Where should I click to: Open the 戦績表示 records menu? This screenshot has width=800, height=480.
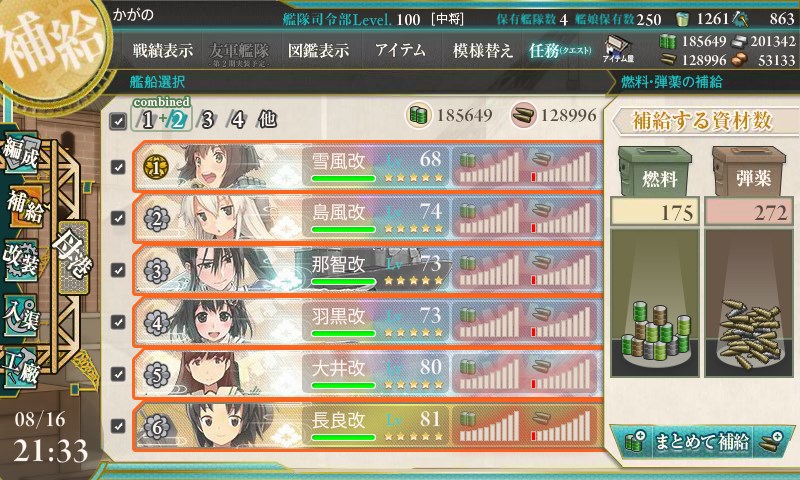tap(165, 49)
